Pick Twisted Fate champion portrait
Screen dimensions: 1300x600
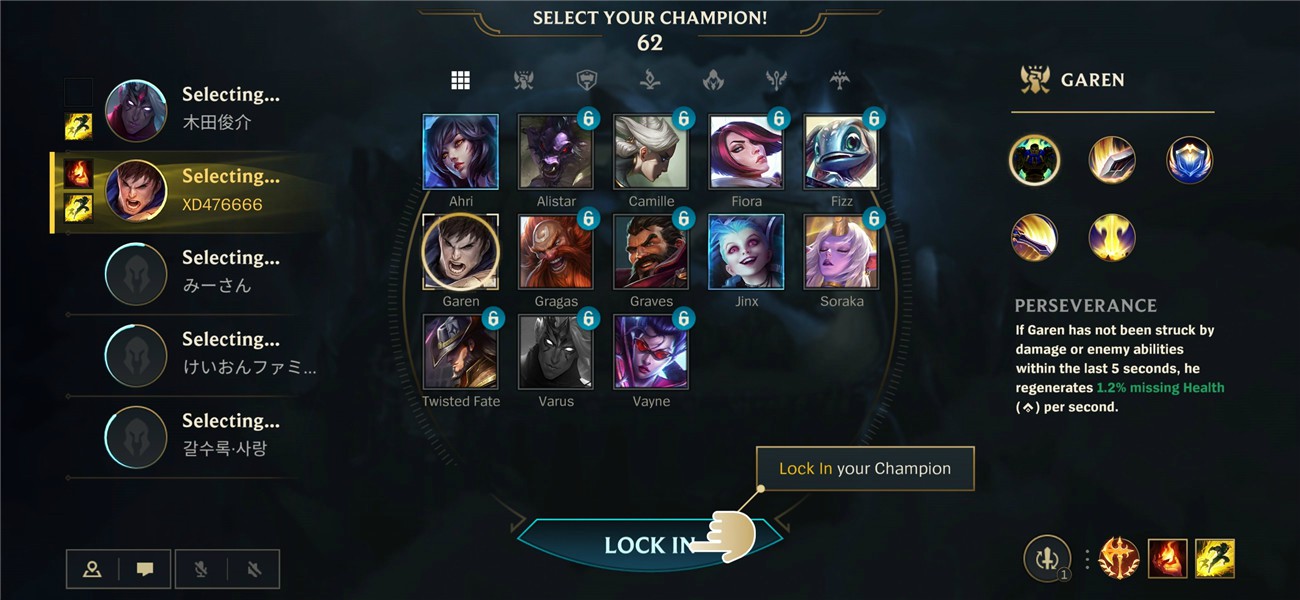[x=460, y=352]
